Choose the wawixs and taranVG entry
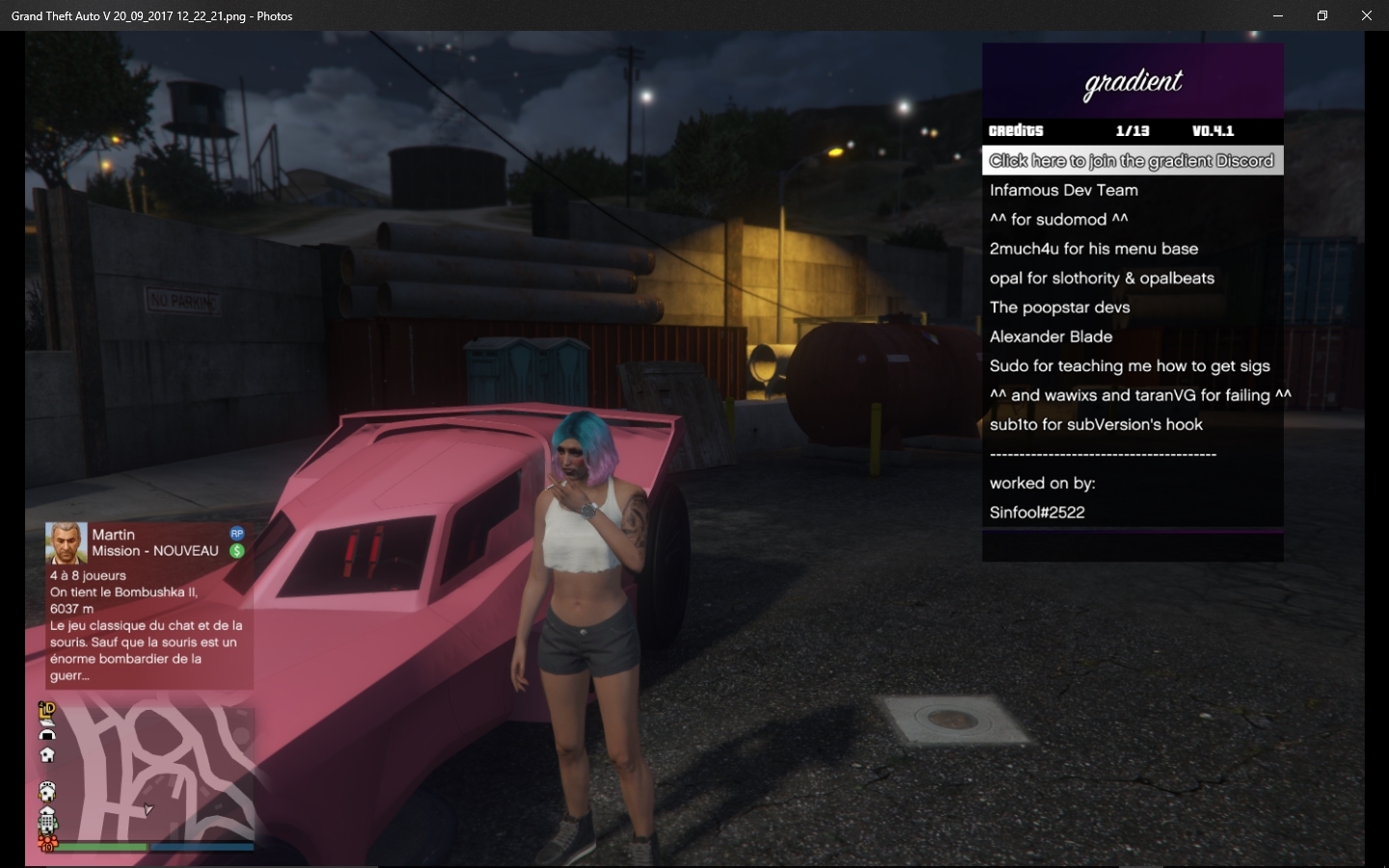This screenshot has width=1389, height=868. tap(1139, 395)
